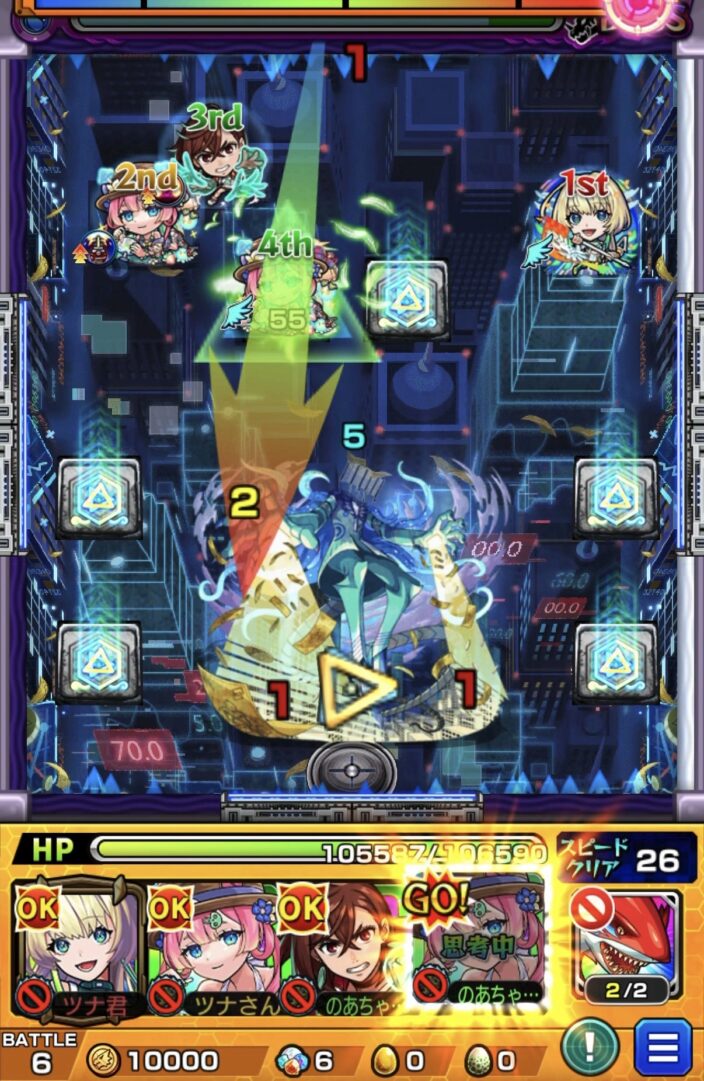The image size is (704, 1081).
Task: Open the blue hamburger menu
Action: pyautogui.click(x=662, y=1049)
